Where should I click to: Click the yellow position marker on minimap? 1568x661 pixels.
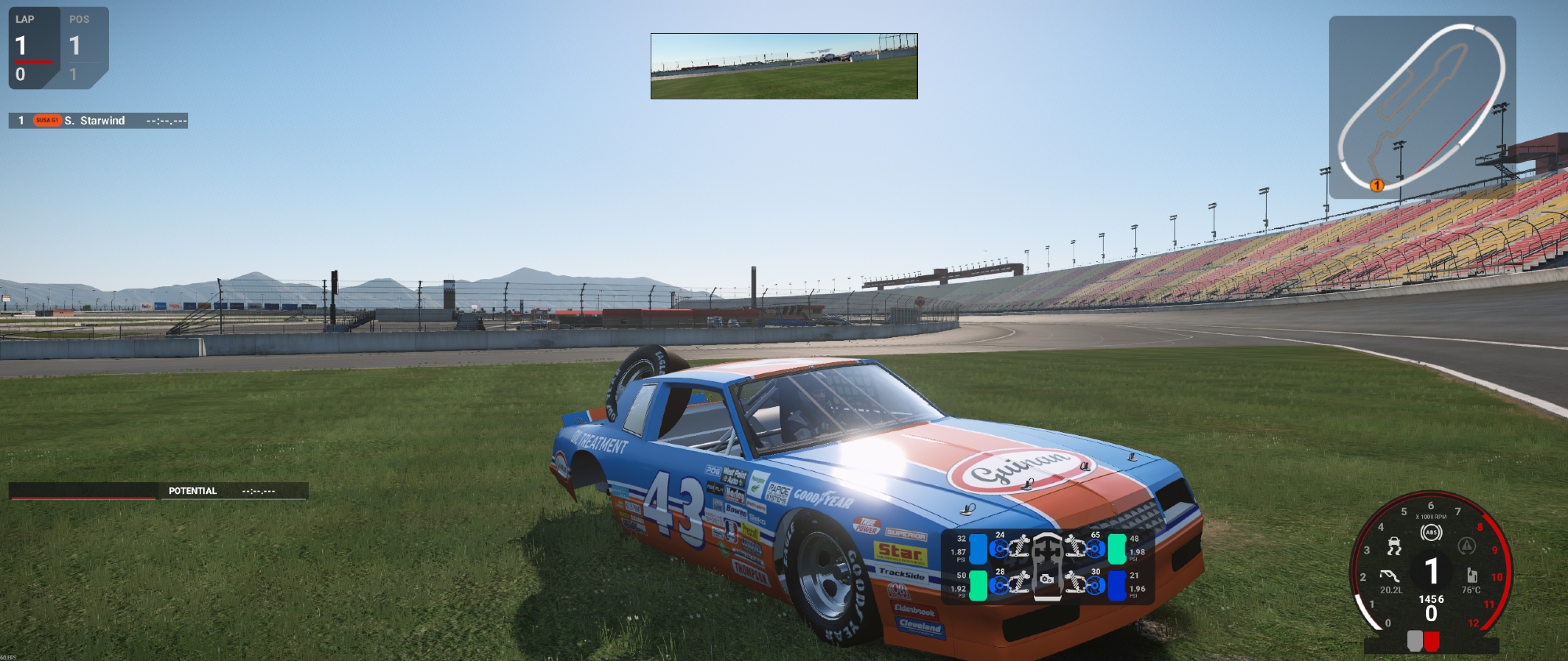[x=1376, y=186]
